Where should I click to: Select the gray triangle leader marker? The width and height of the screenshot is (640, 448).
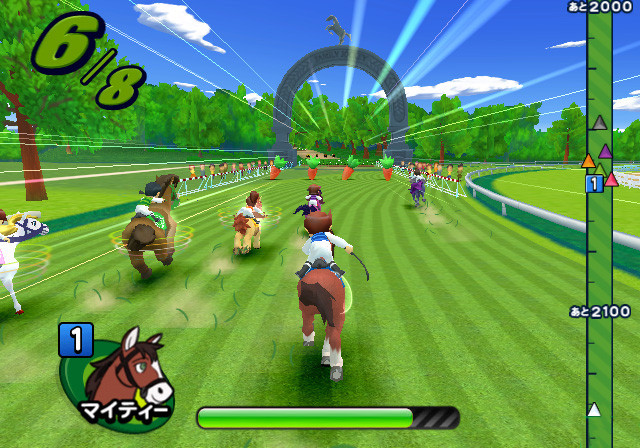point(599,123)
